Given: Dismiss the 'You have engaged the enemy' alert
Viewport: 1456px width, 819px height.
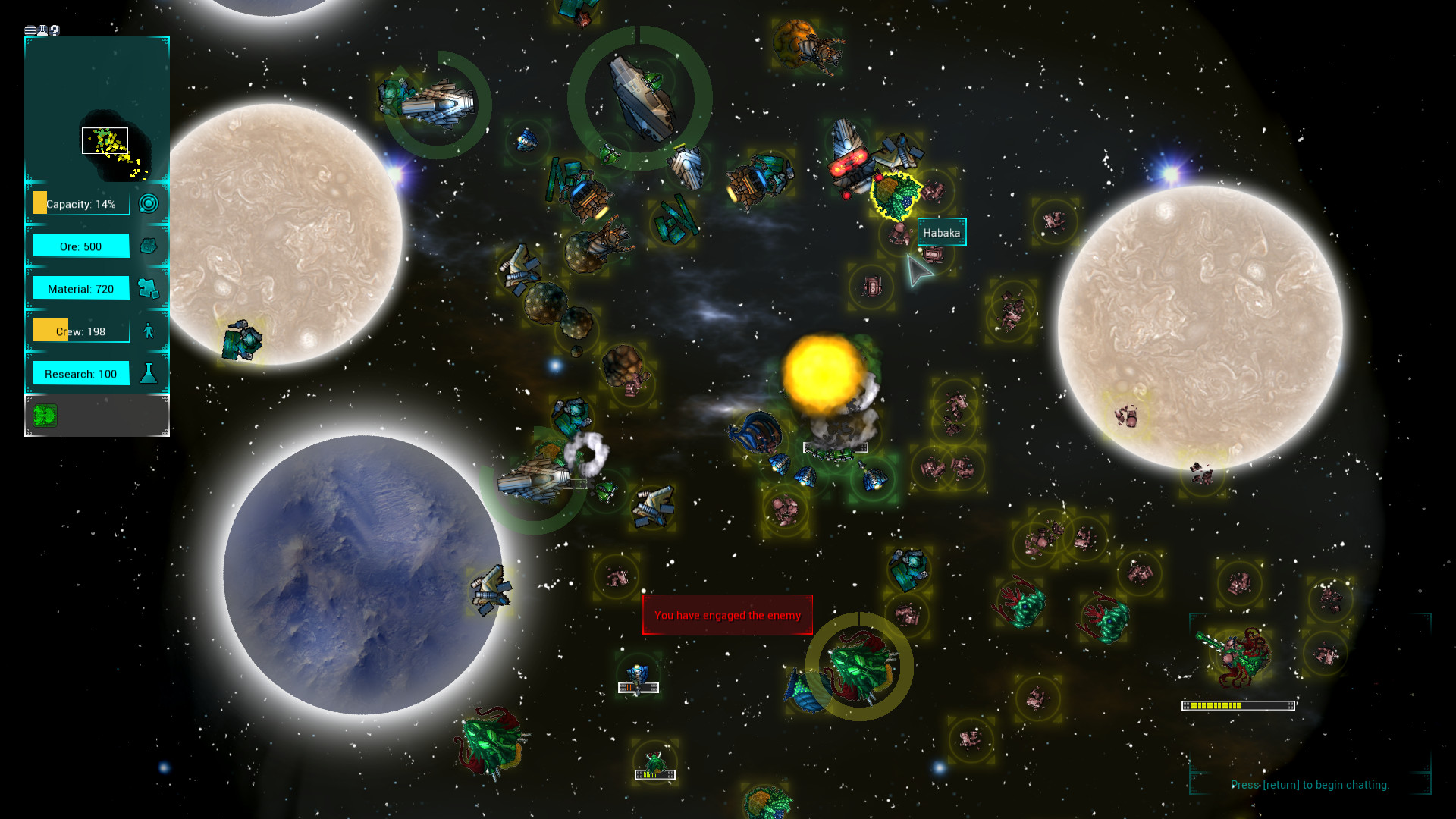Looking at the screenshot, I should pyautogui.click(x=727, y=614).
